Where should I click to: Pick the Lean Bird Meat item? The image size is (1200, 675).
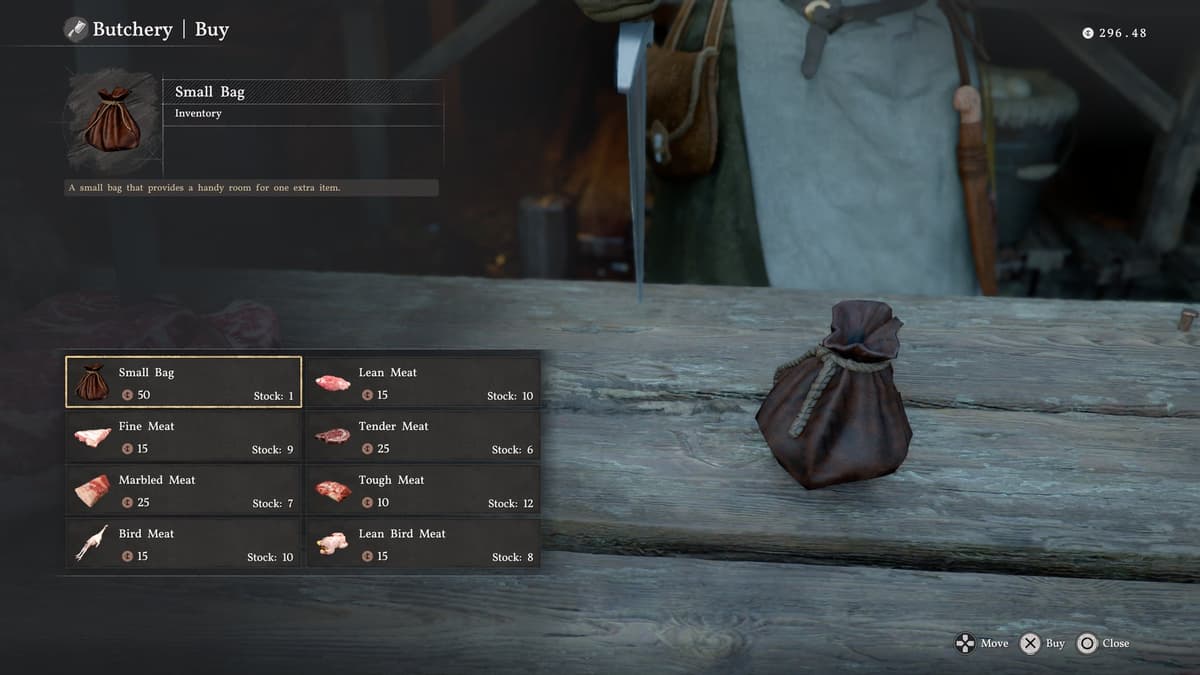pyautogui.click(x=422, y=544)
